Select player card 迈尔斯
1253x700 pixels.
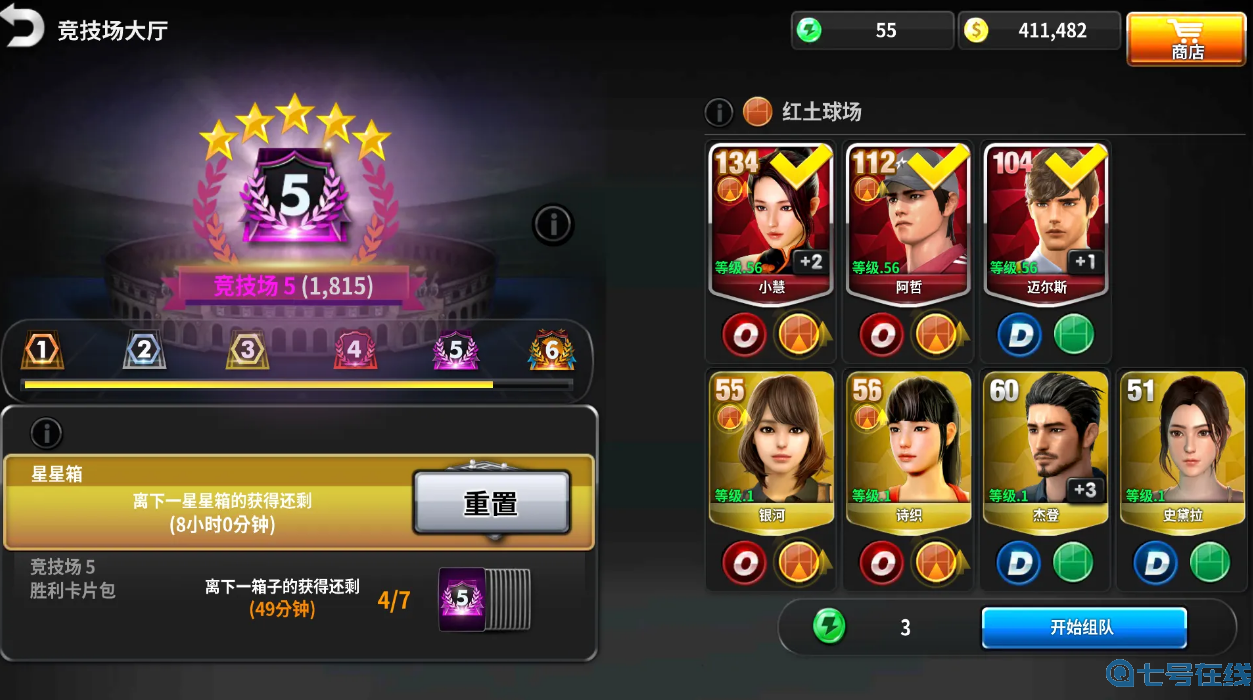[x=1046, y=221]
